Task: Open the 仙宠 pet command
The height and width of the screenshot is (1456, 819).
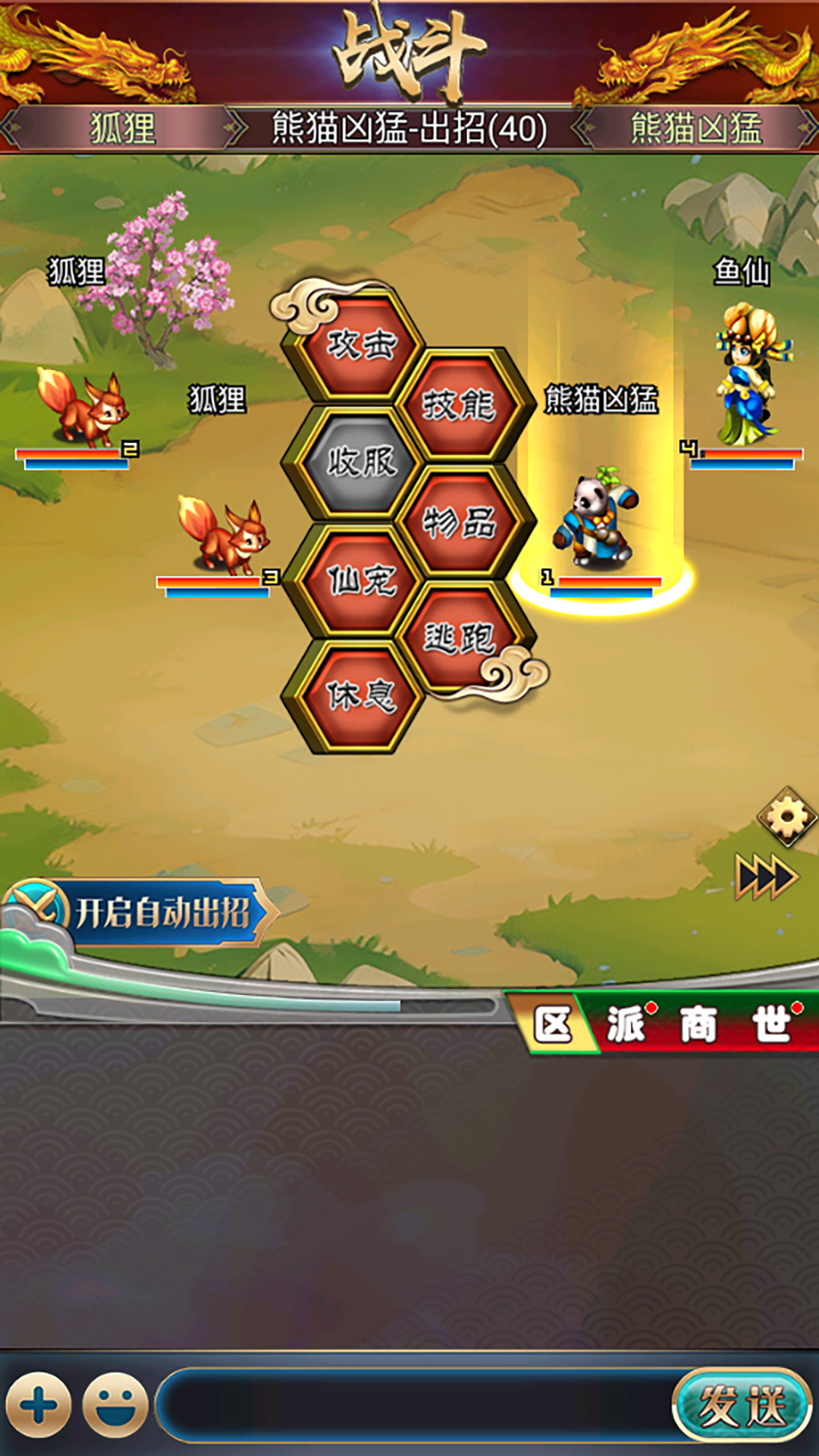Action: click(x=361, y=580)
